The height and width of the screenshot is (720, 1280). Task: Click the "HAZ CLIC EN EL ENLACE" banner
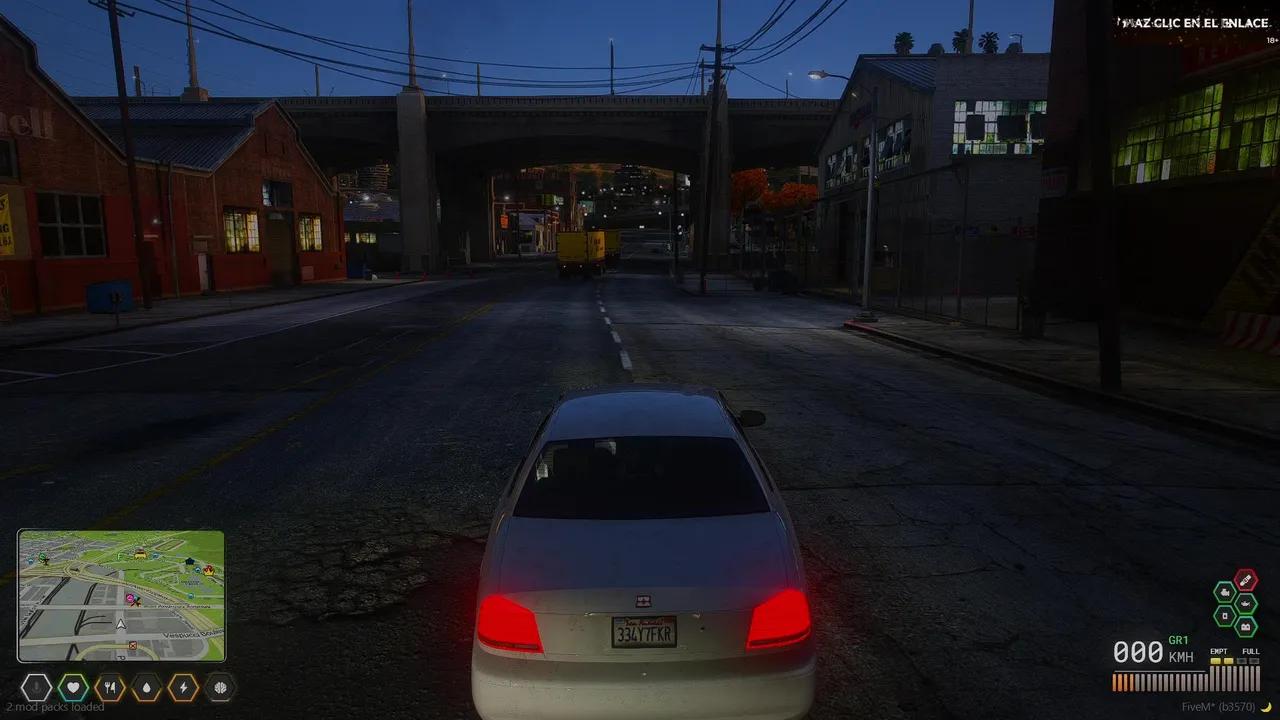(1193, 23)
